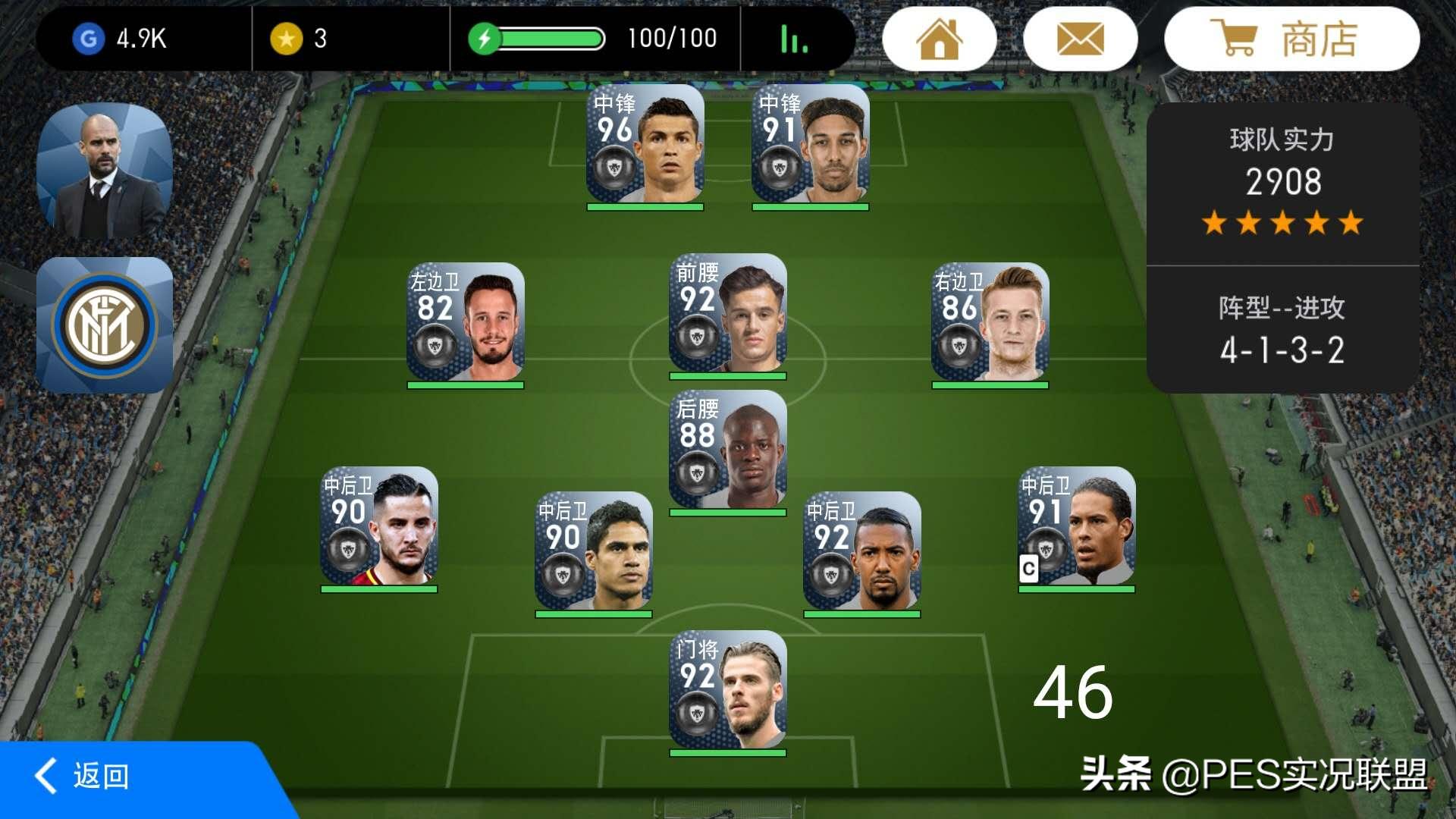This screenshot has width=1456, height=819.
Task: Select the 96-rated 中锋 striker card
Action: coord(645,144)
